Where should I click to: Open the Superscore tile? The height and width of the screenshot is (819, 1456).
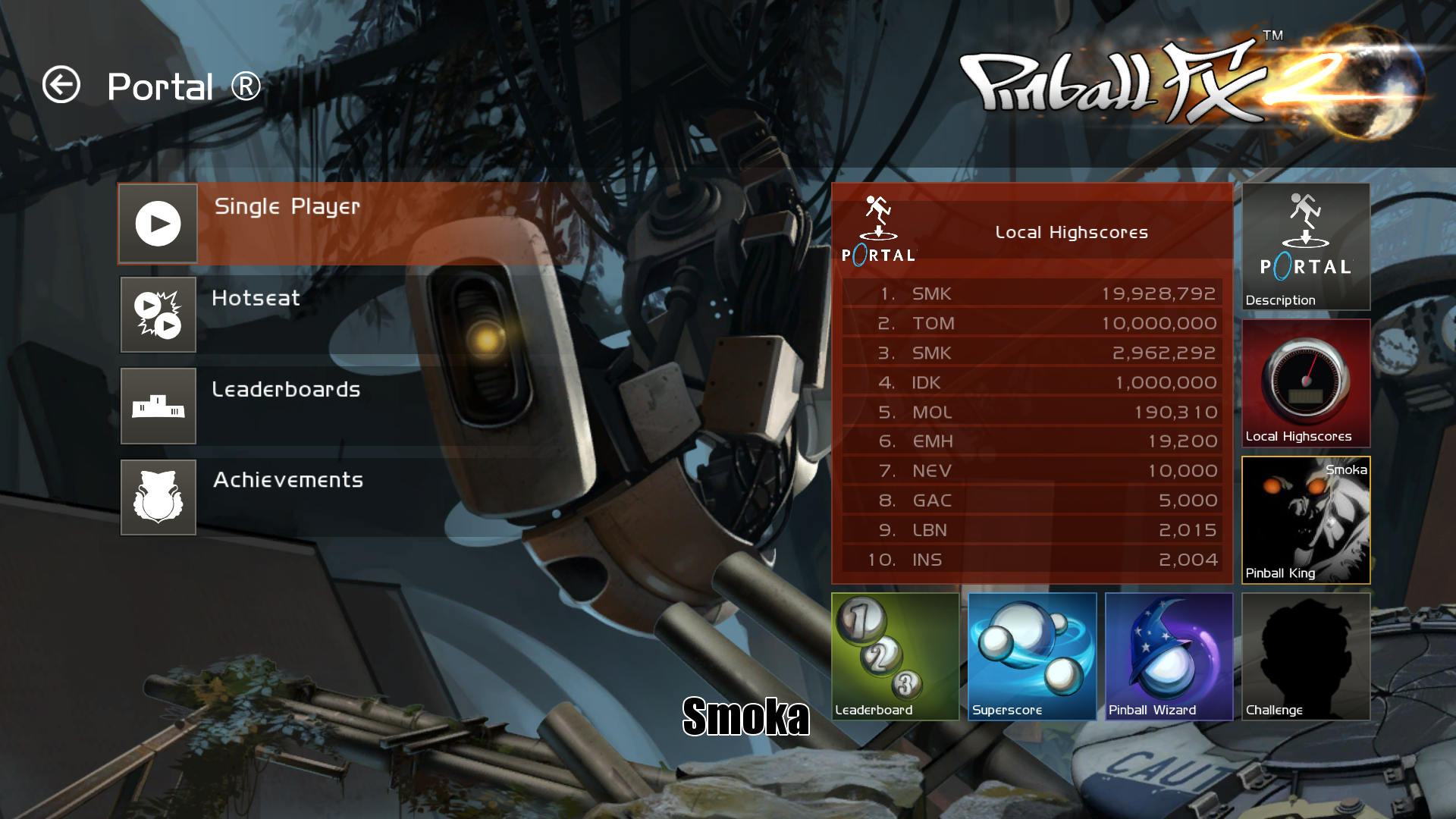tap(1032, 656)
